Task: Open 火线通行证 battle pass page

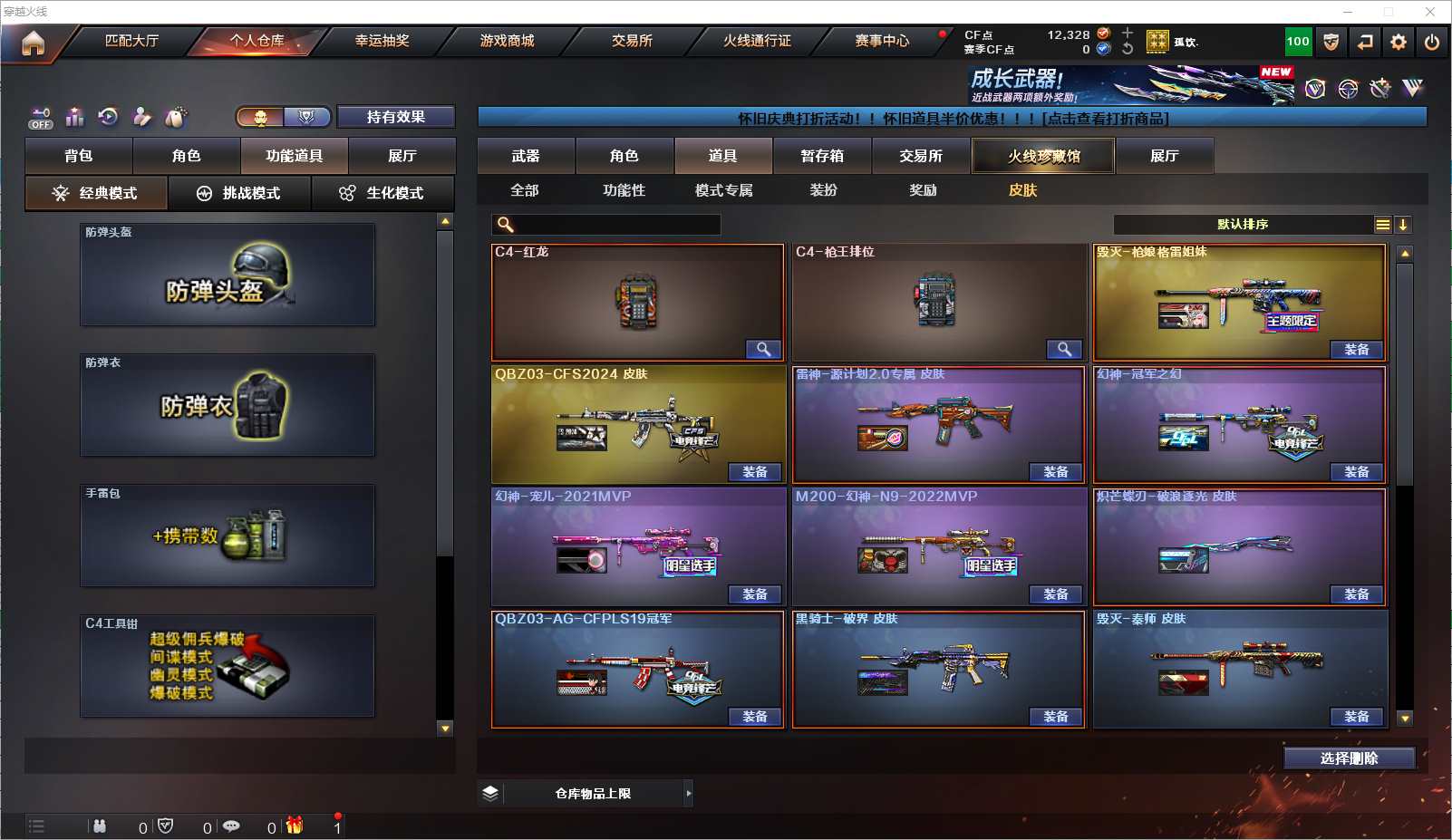Action: (757, 41)
